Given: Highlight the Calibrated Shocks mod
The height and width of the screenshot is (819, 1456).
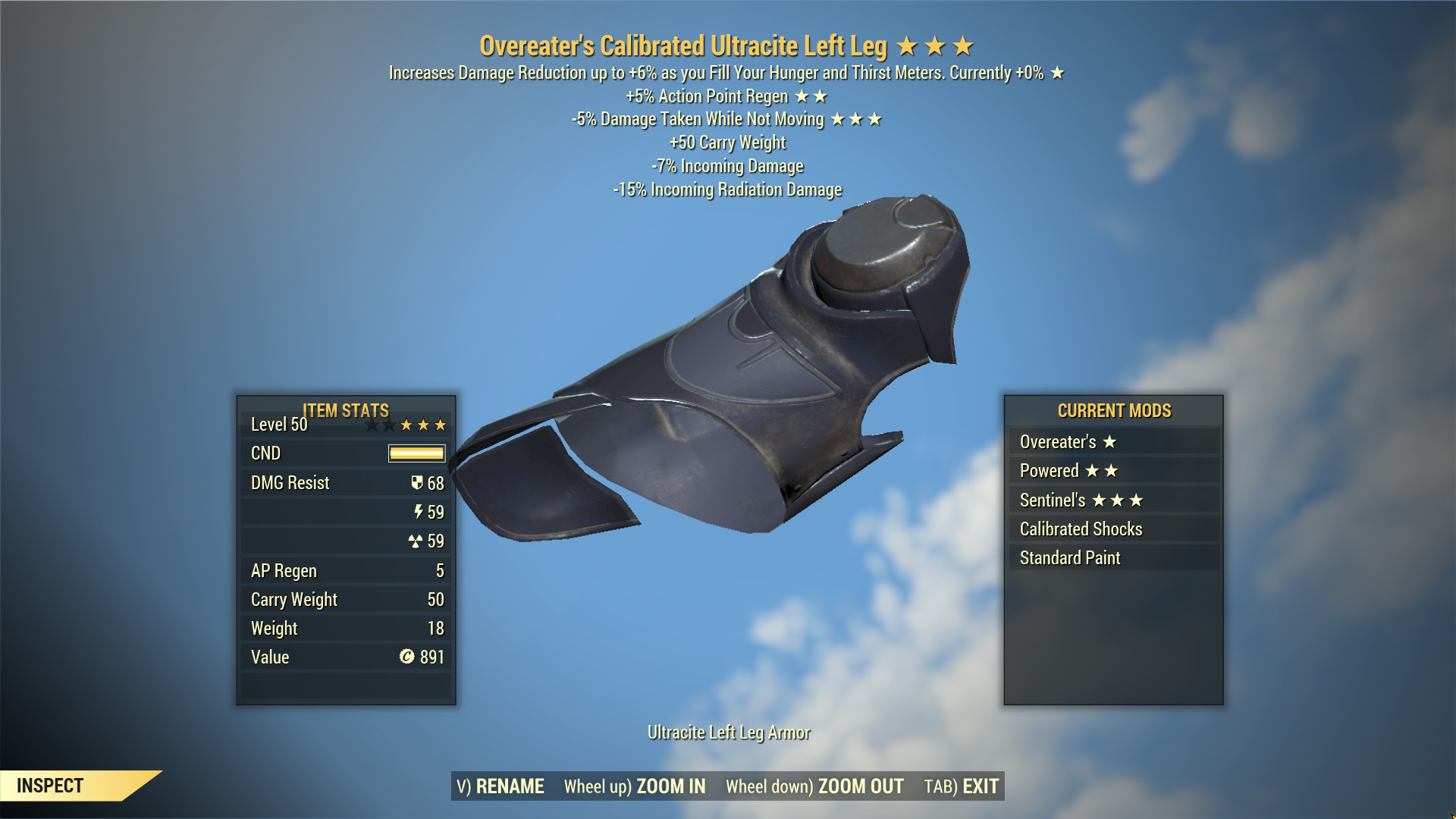Looking at the screenshot, I should click(x=1113, y=529).
